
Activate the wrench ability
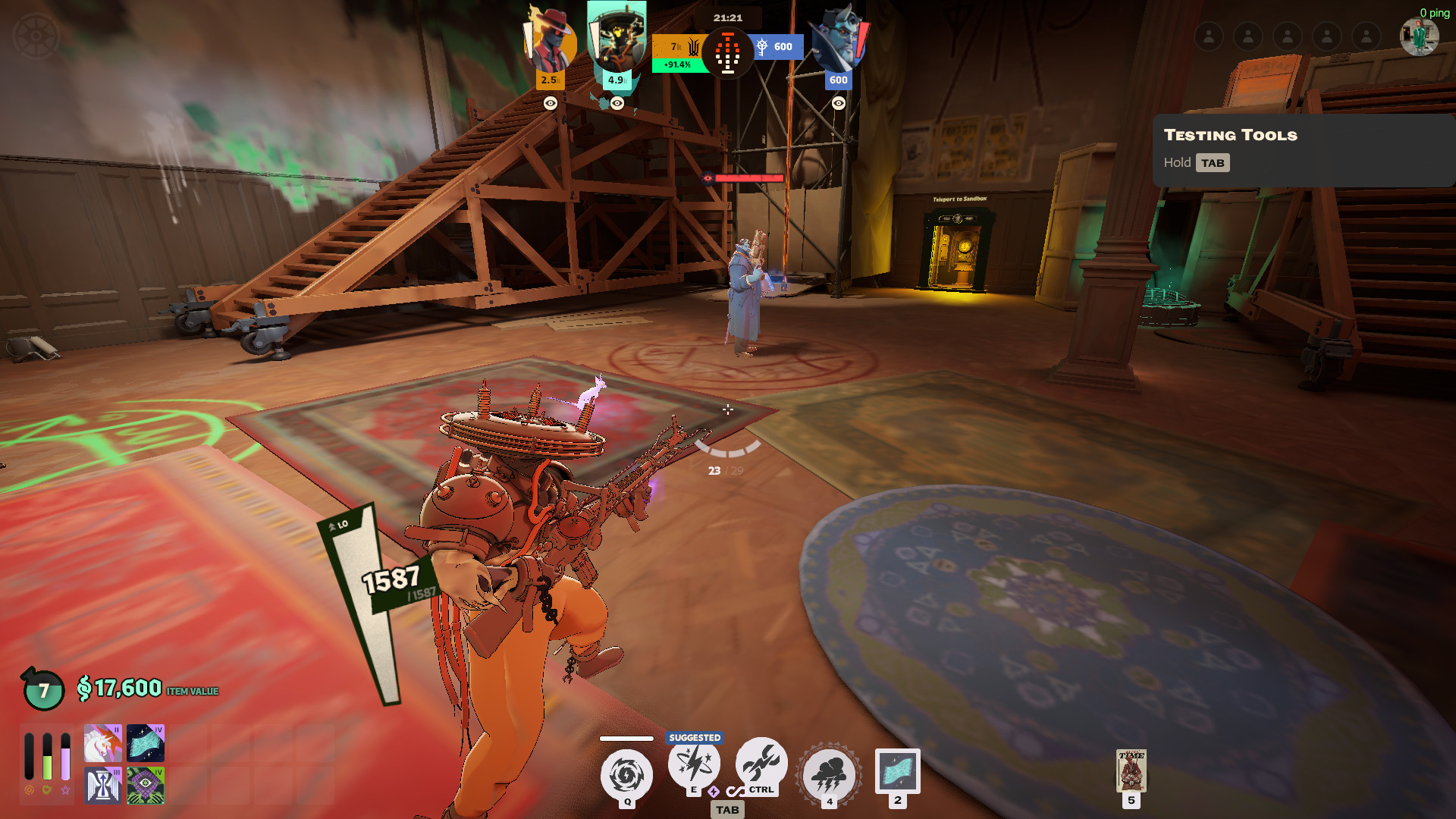(x=761, y=763)
